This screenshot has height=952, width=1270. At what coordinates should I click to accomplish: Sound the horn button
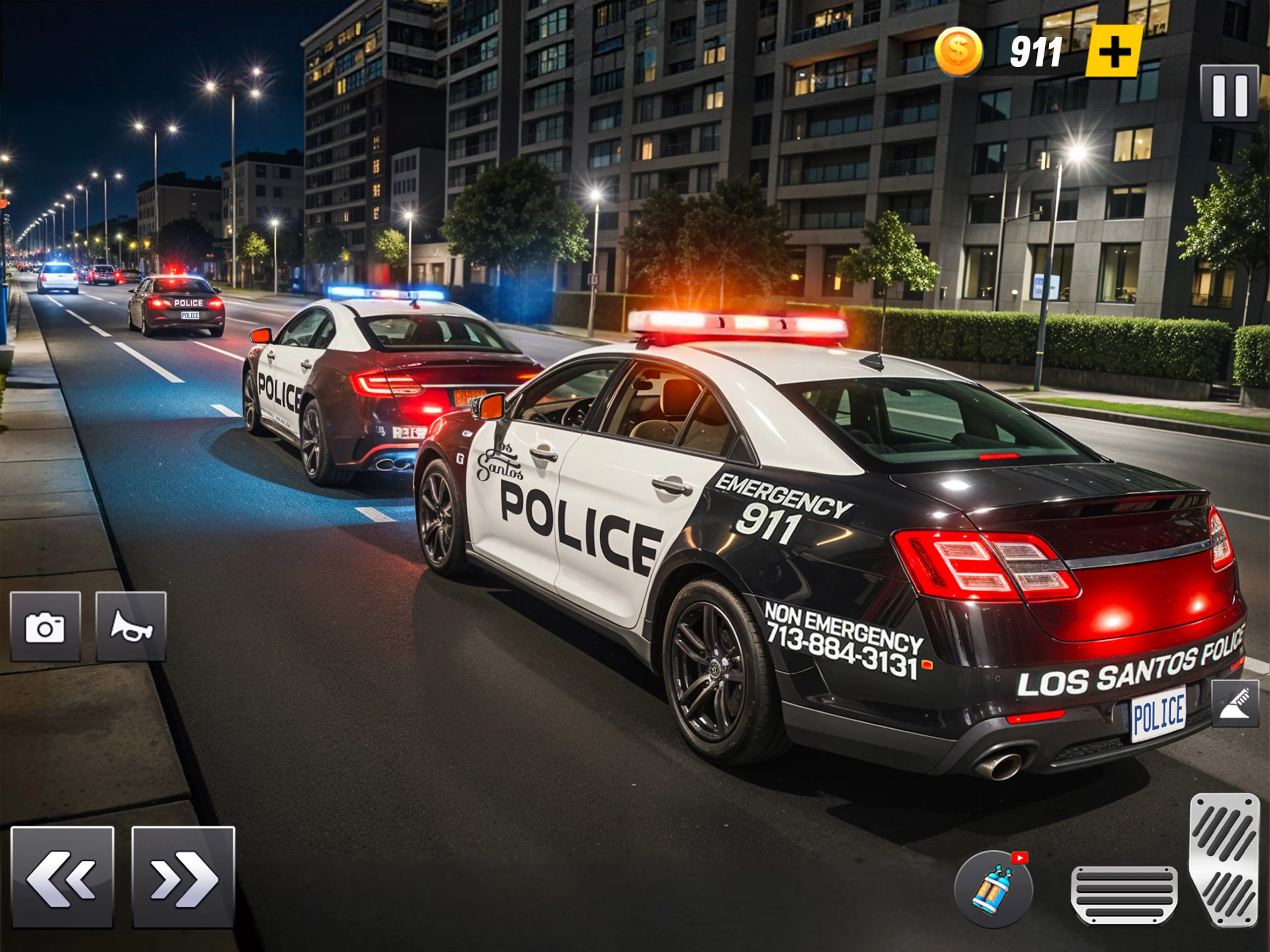click(x=131, y=627)
